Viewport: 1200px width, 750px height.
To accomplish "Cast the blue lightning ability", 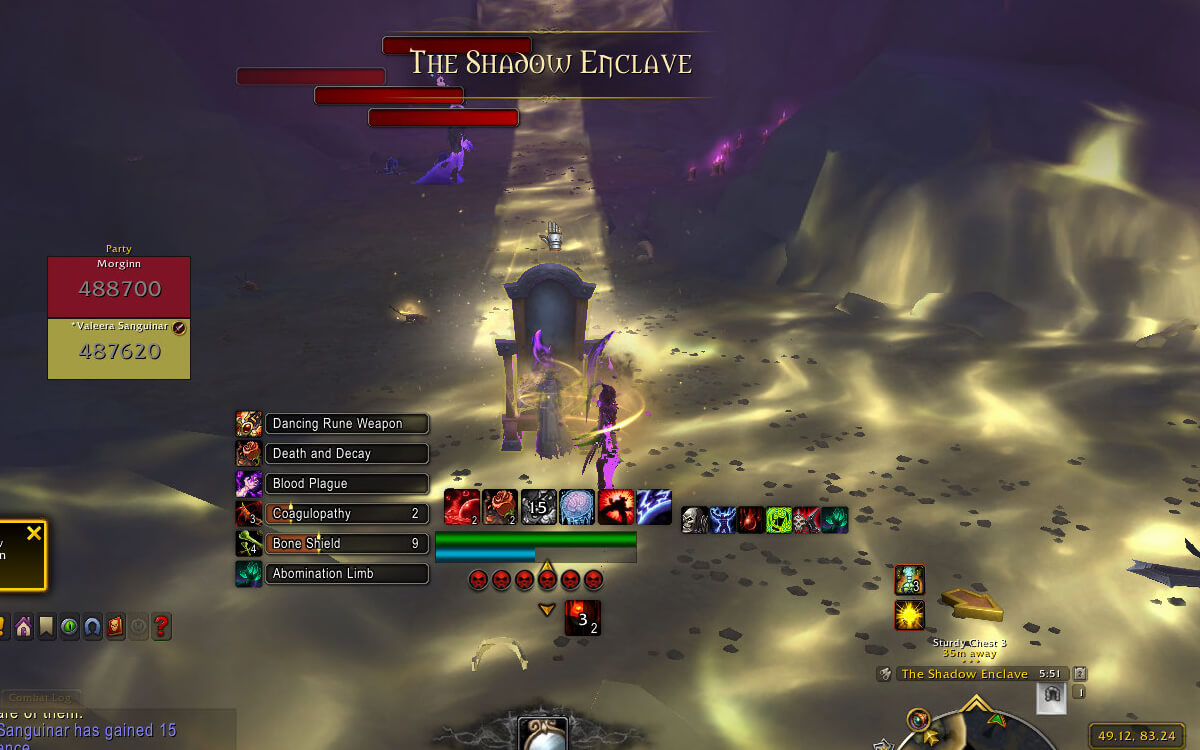I will [654, 507].
